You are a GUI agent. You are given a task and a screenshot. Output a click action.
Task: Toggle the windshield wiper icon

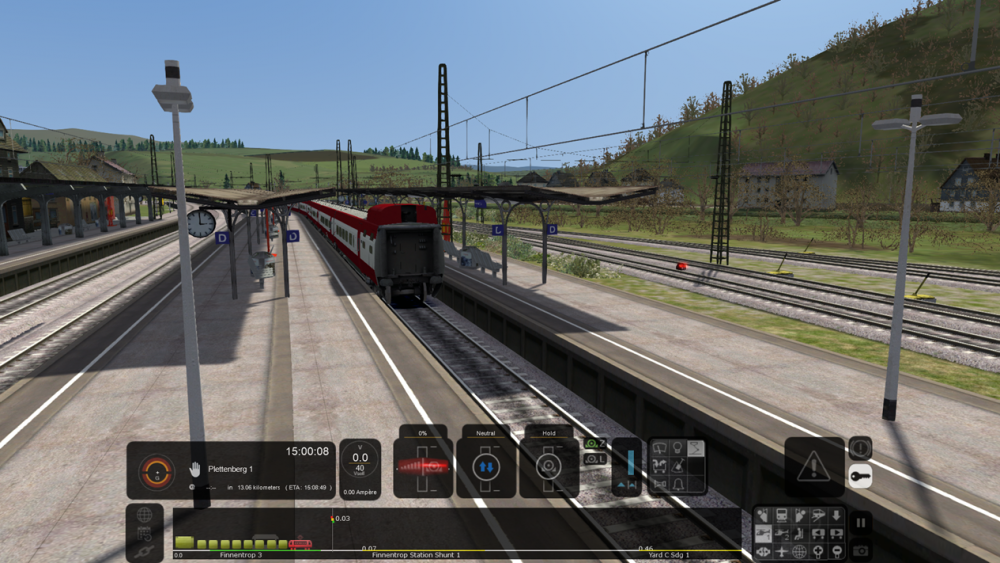coord(660,448)
